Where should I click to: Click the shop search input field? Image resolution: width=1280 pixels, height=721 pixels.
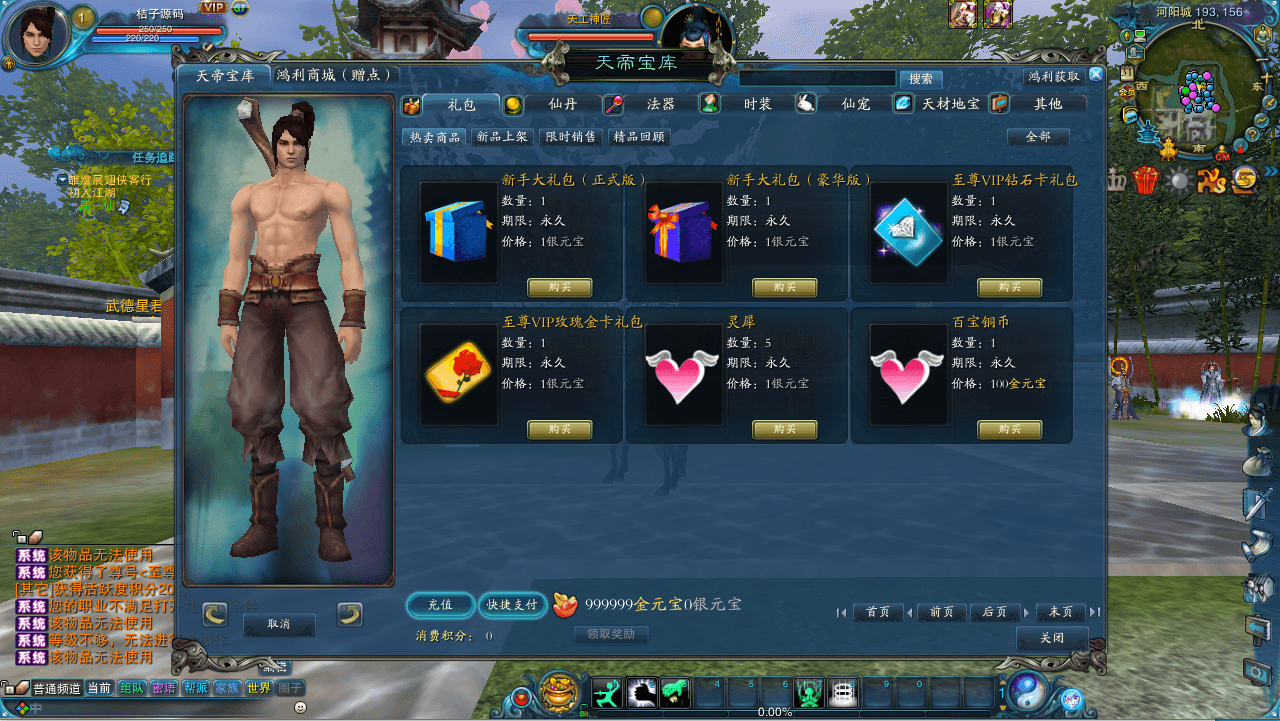[x=817, y=78]
